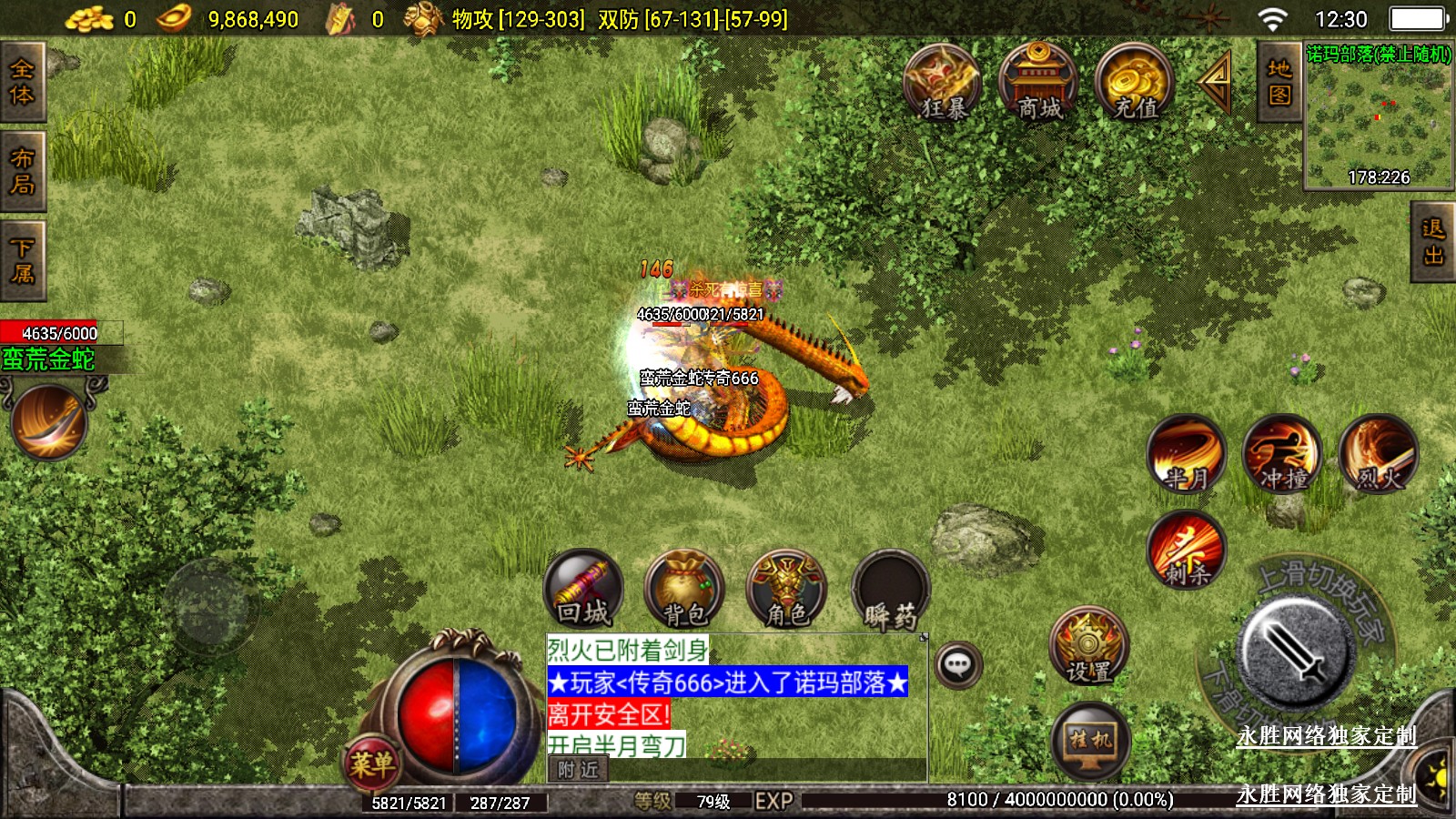The height and width of the screenshot is (819, 1456).
Task: Open the 狂暴 berserk icon
Action: 942,84
